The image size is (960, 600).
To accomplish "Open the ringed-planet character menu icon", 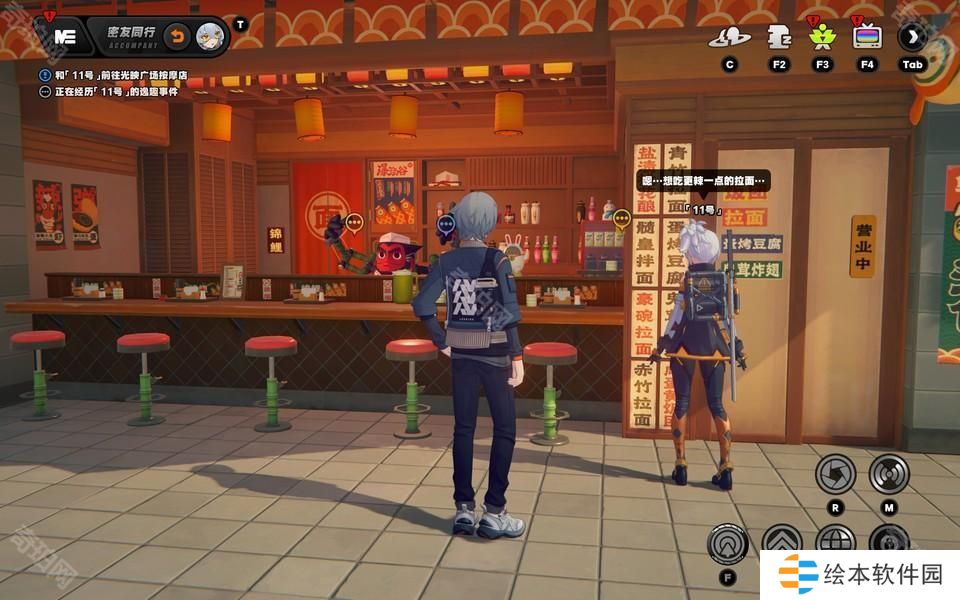I will point(729,38).
